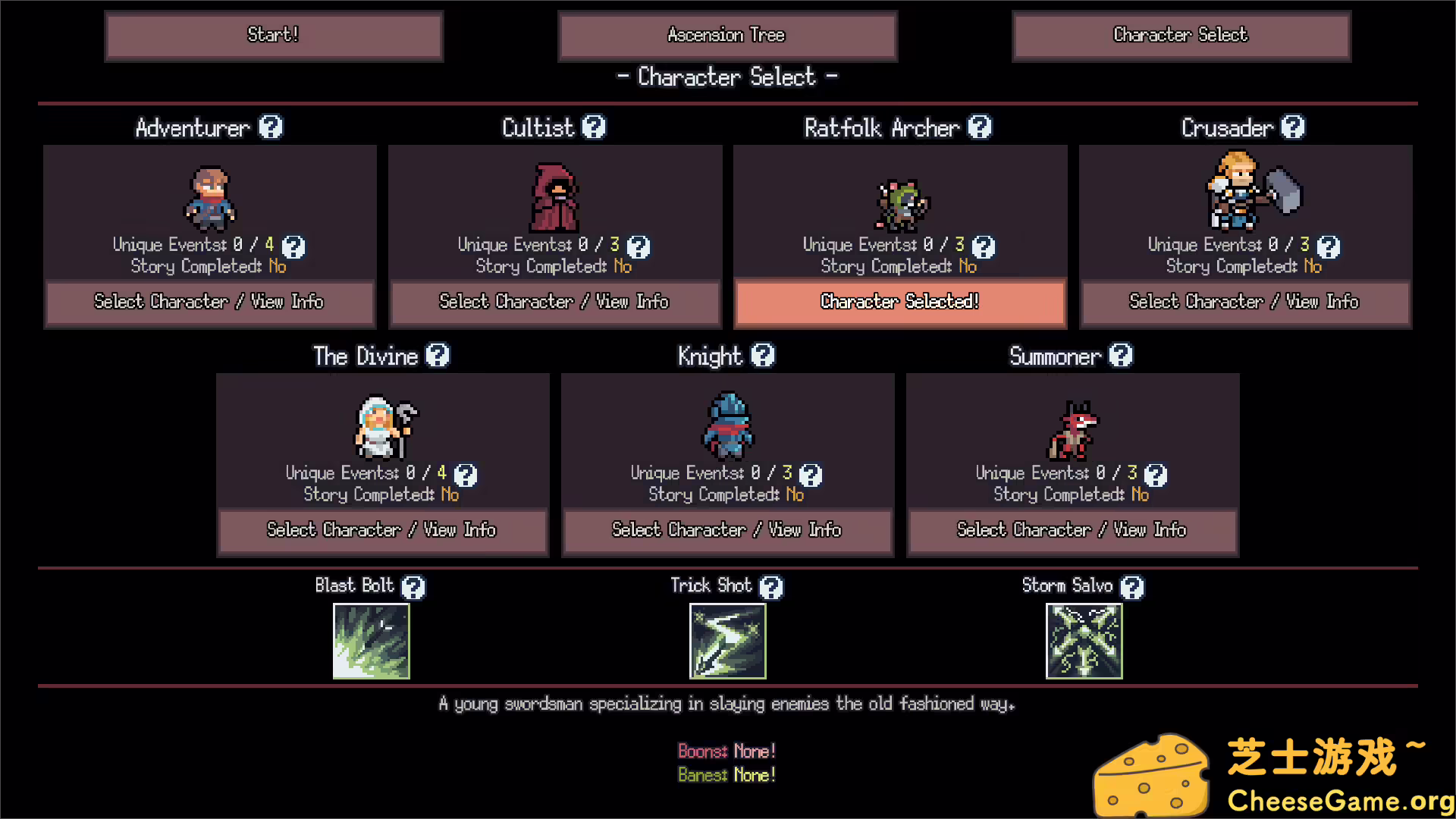The image size is (1456, 819).
Task: Switch to the Character Select tab
Action: [x=1180, y=35]
